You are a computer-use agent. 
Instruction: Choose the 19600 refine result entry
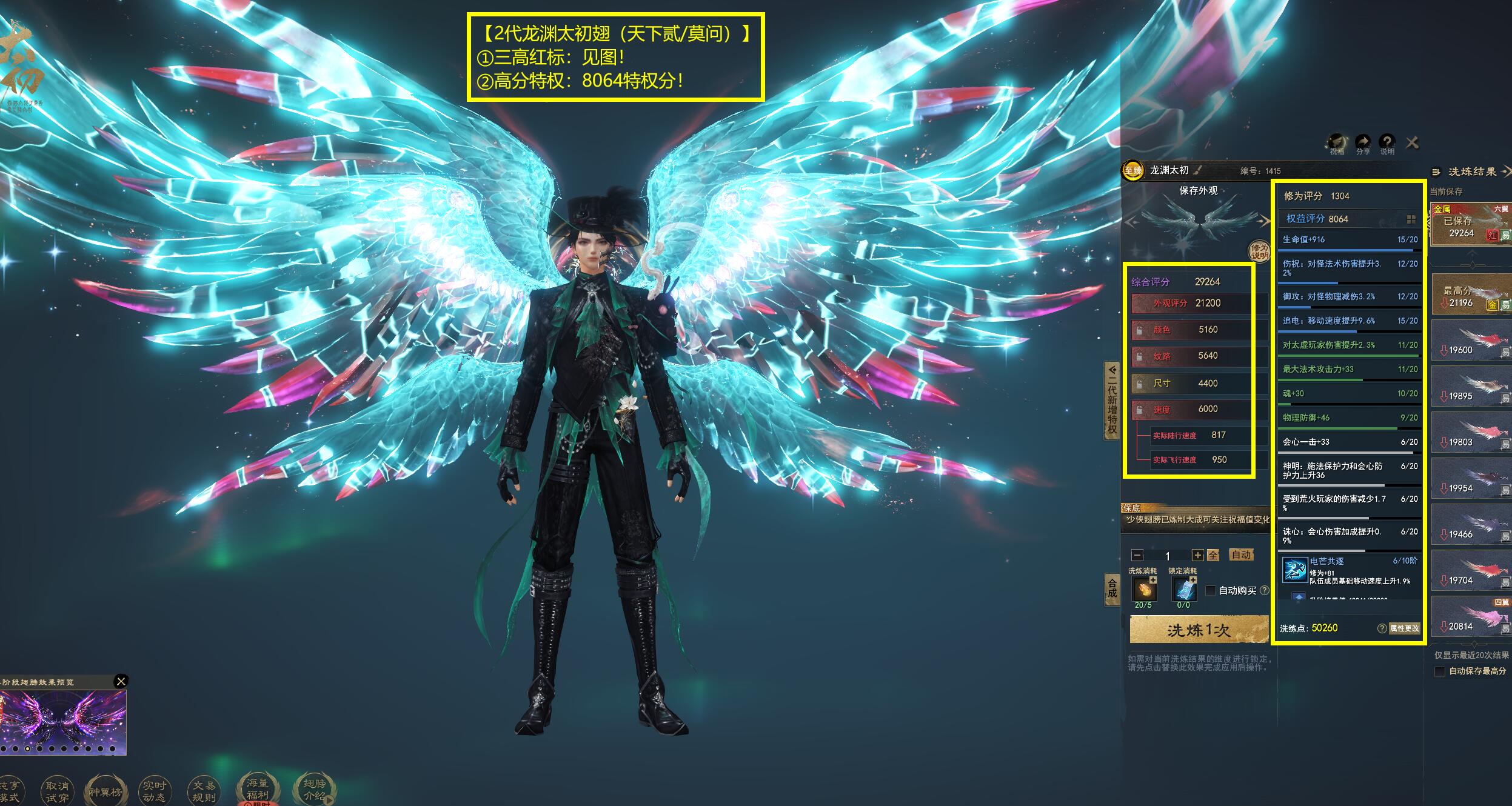click(x=1471, y=342)
